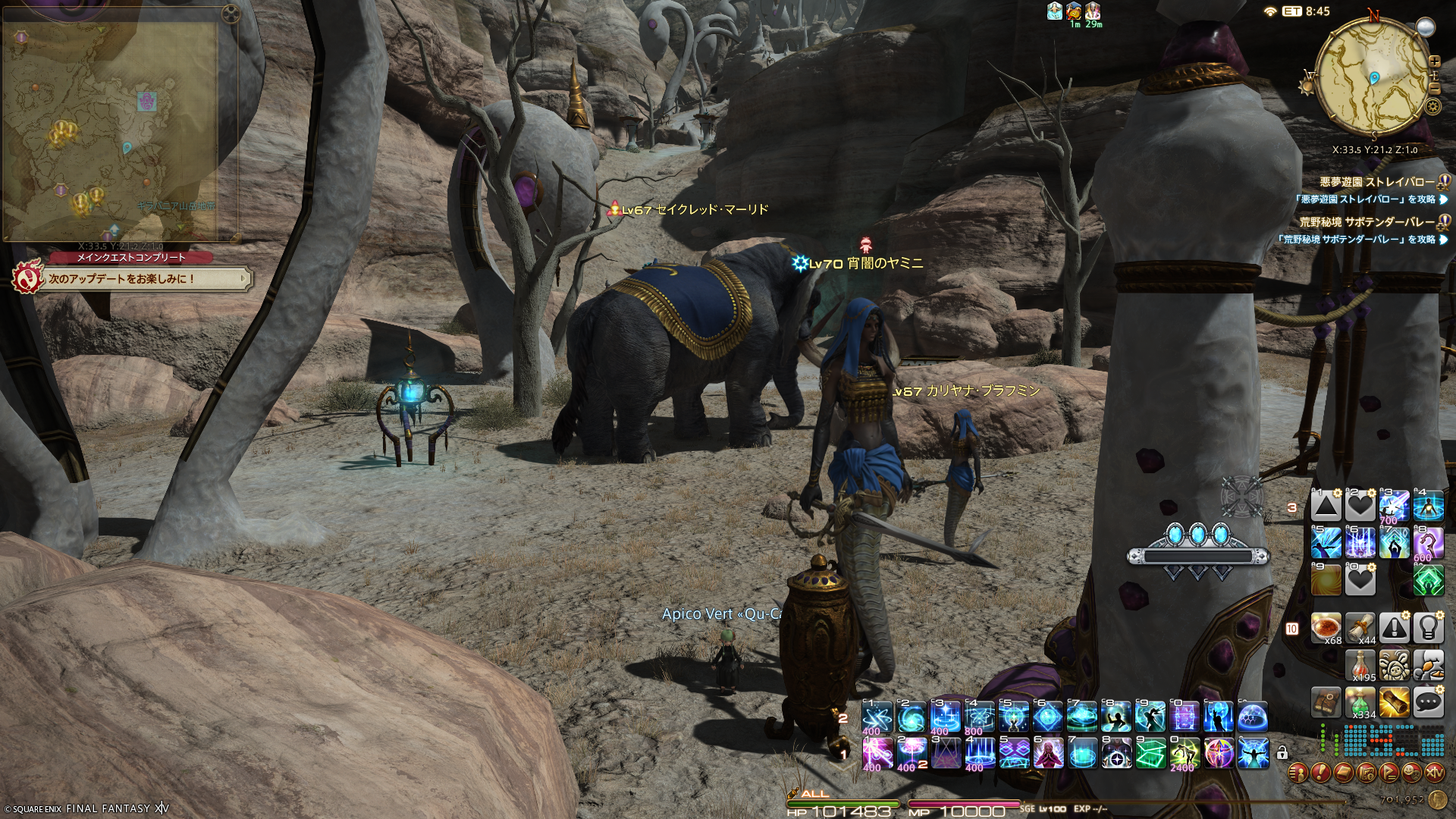Image resolution: width=1456 pixels, height=819 pixels.
Task: Use the bowl food item with 68 left
Action: click(1327, 628)
